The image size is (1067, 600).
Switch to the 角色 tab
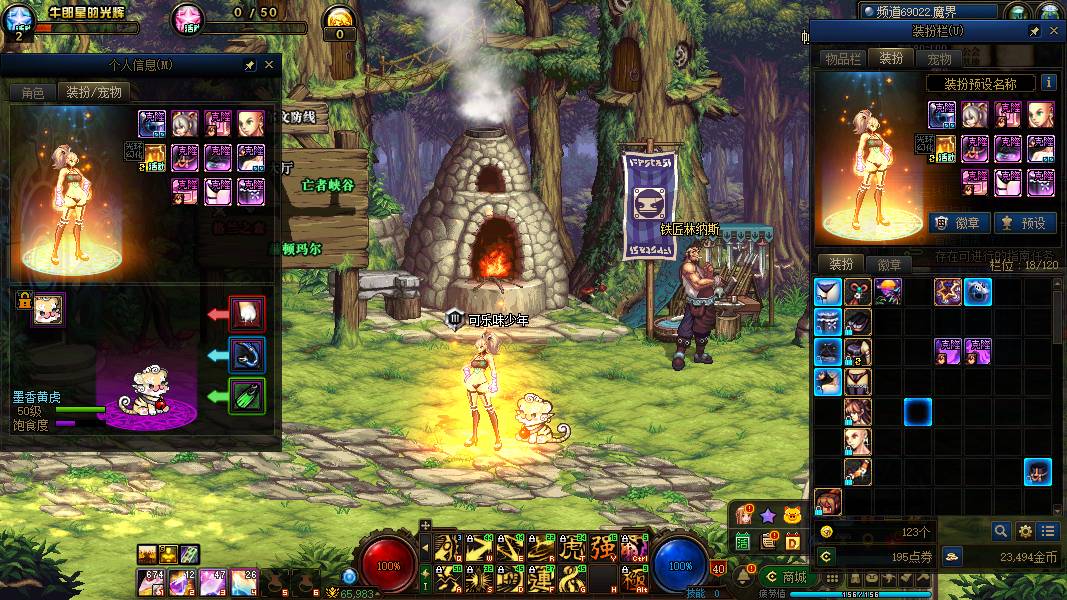click(x=33, y=92)
